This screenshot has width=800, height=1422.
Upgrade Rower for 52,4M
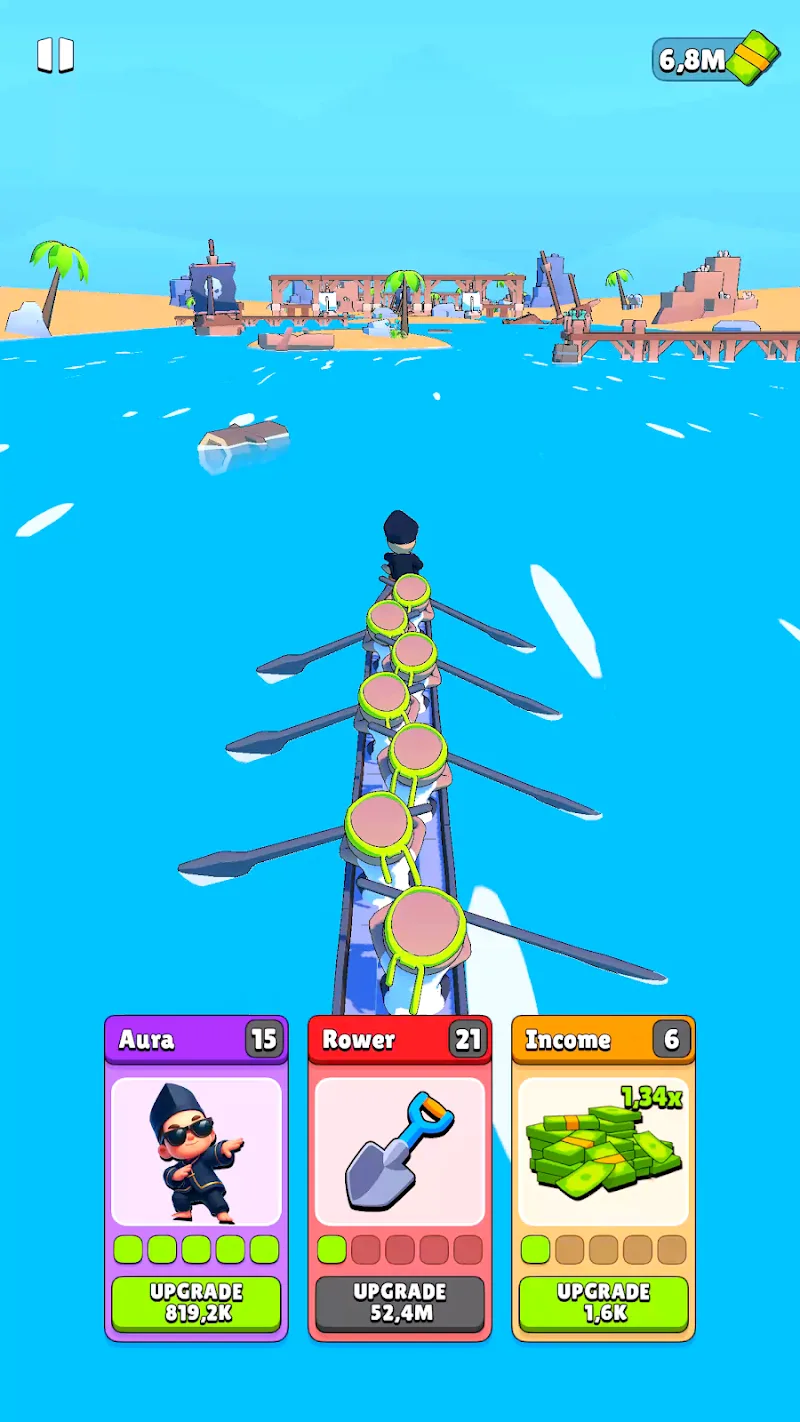tap(400, 1303)
